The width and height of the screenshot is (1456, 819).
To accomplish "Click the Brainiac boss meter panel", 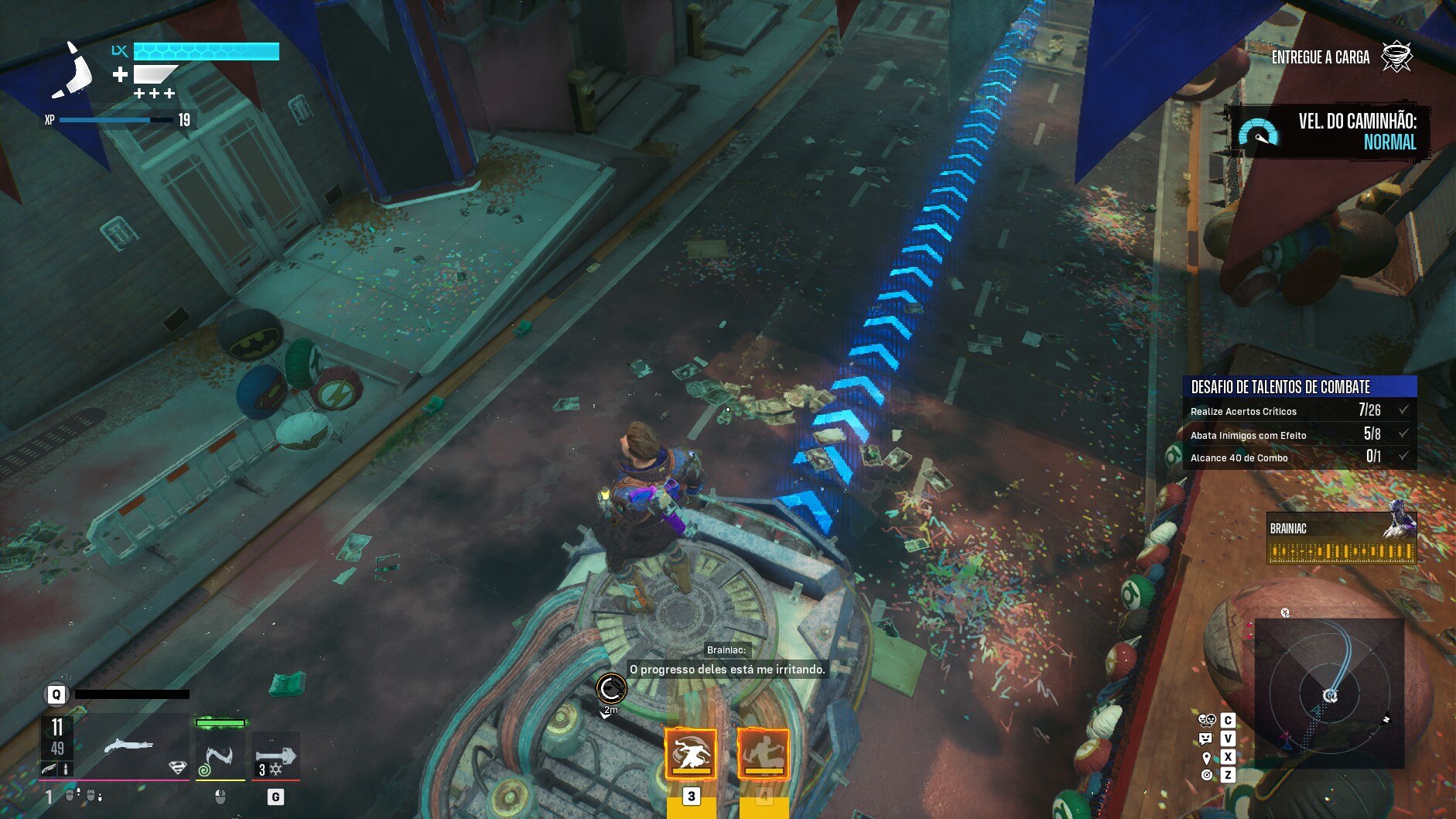I will click(1342, 539).
